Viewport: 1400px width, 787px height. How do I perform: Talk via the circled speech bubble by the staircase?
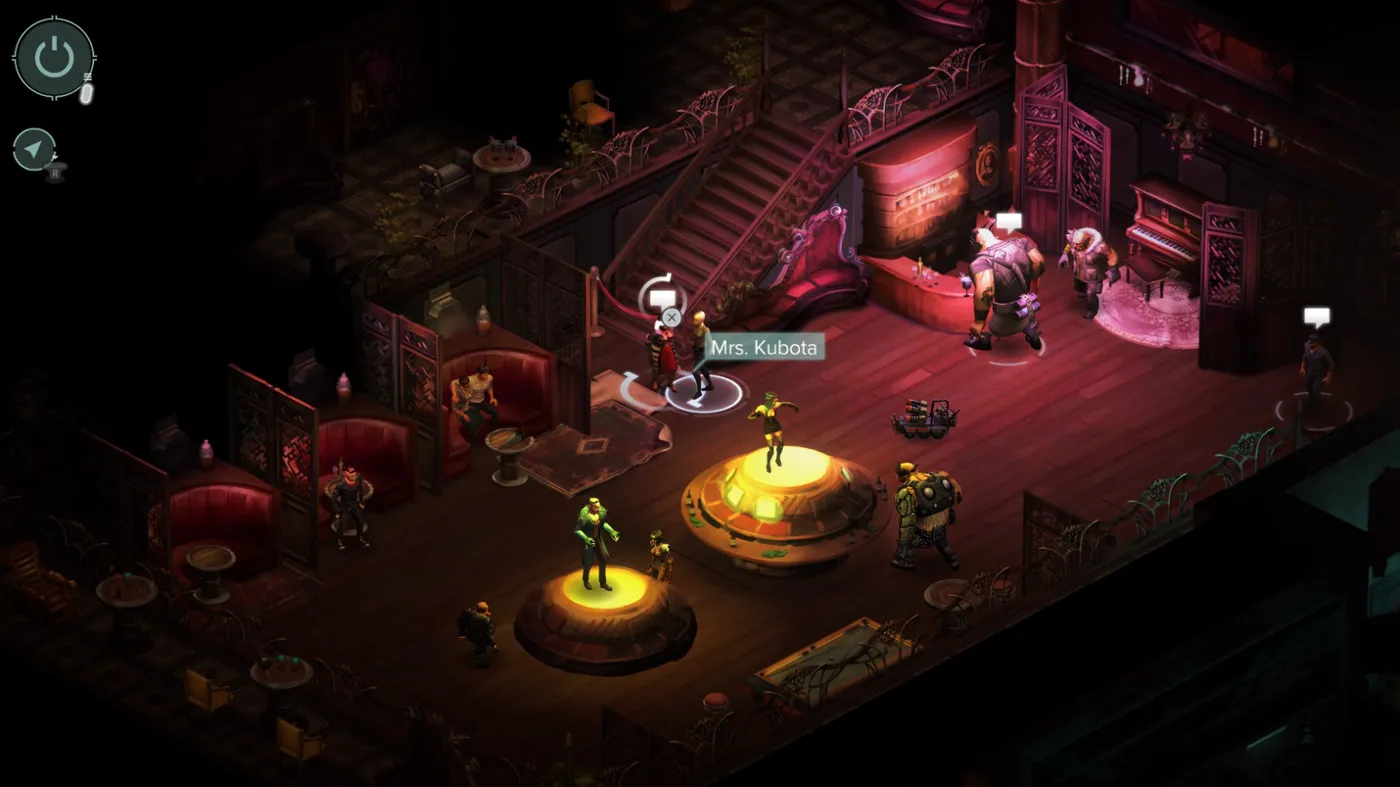[662, 297]
